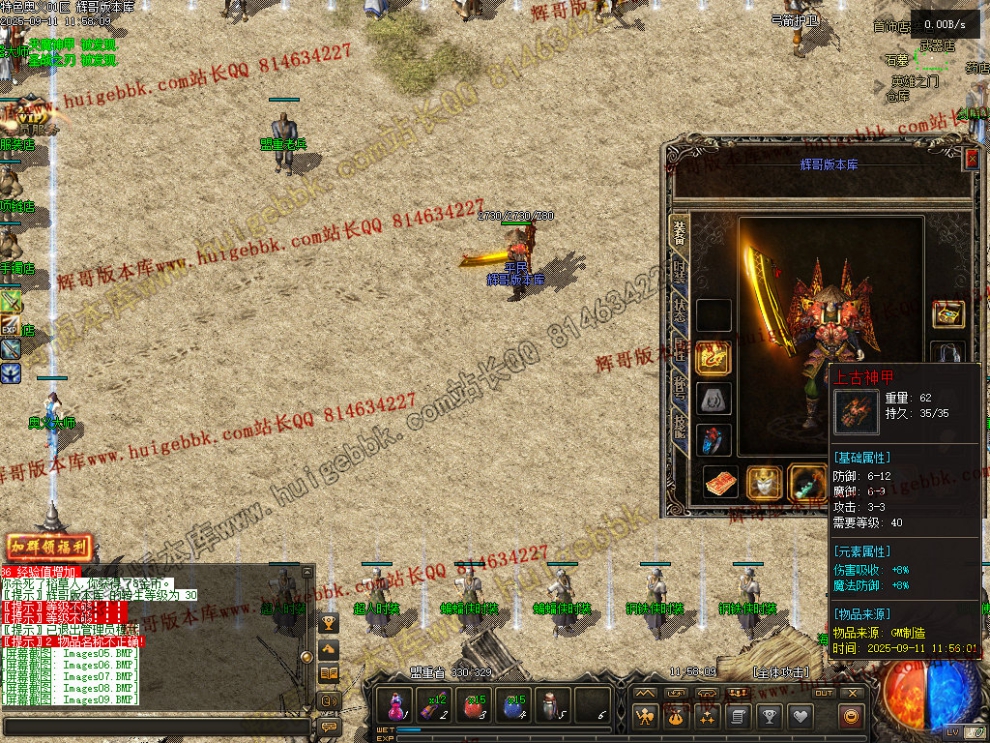Use the red potion in hotbar slot 3
Viewport: 990px width, 743px height.
[x=472, y=704]
